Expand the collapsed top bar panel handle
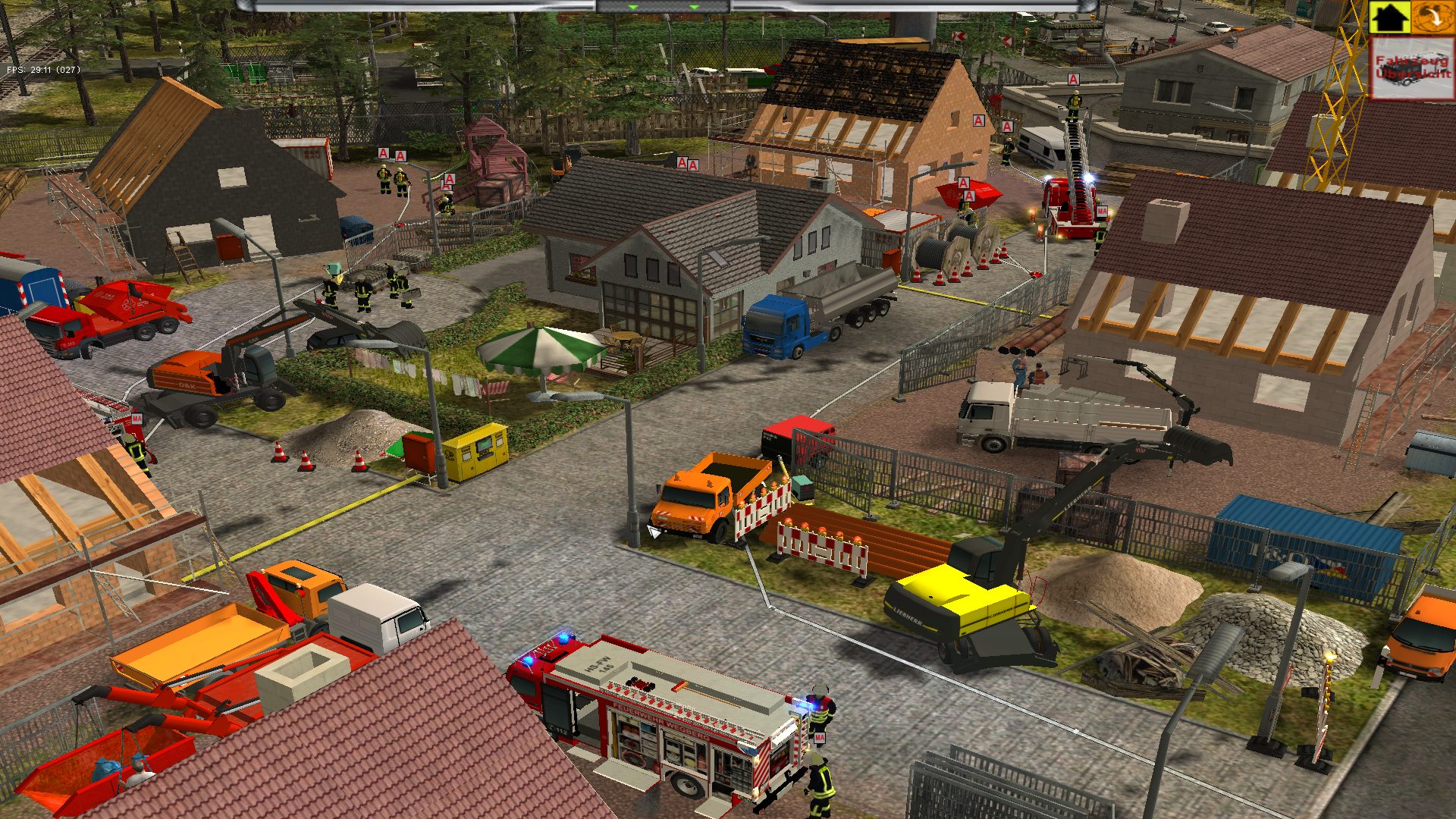1456x819 pixels. click(663, 7)
